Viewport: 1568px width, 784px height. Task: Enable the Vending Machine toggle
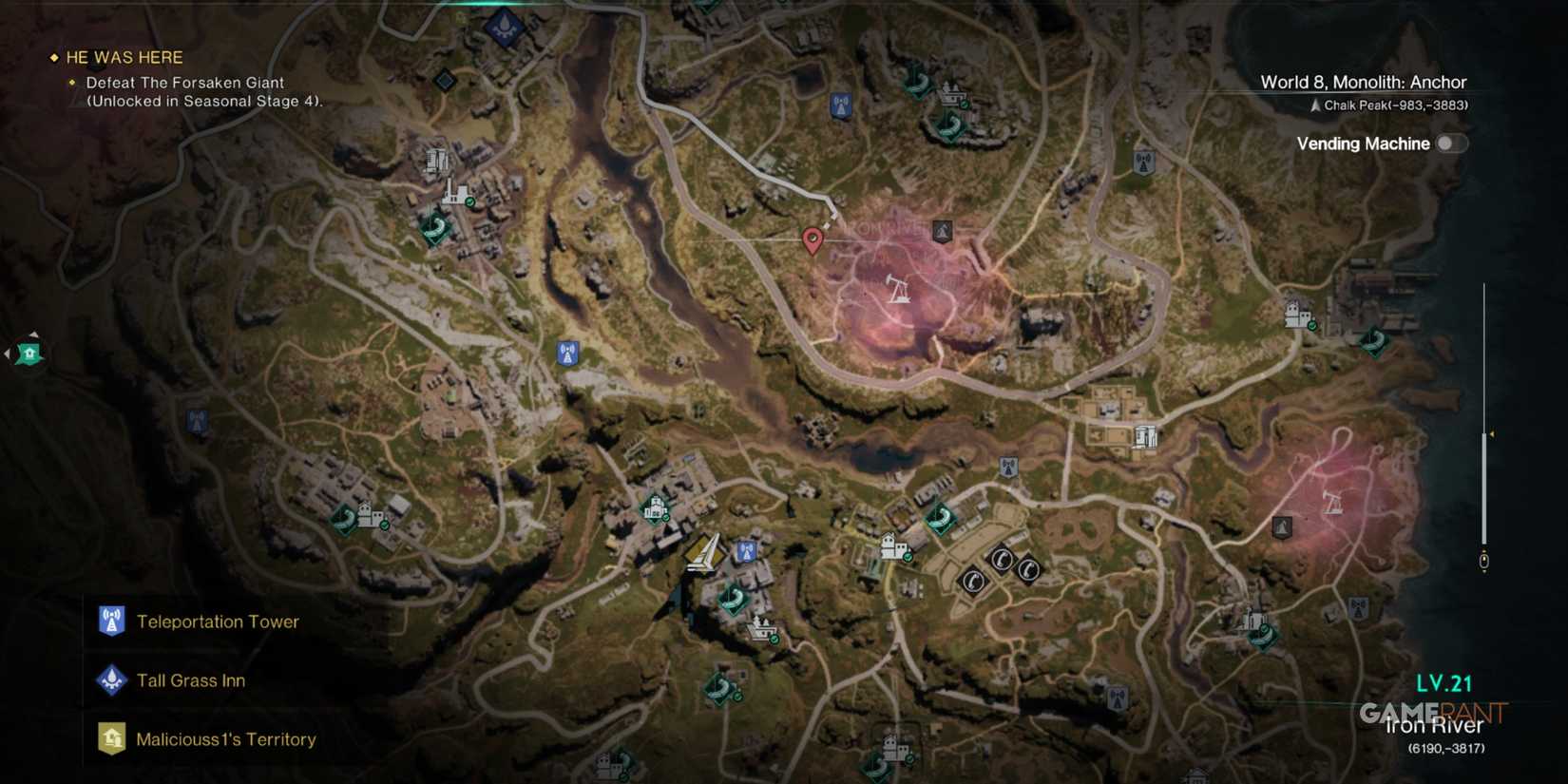pos(1451,143)
